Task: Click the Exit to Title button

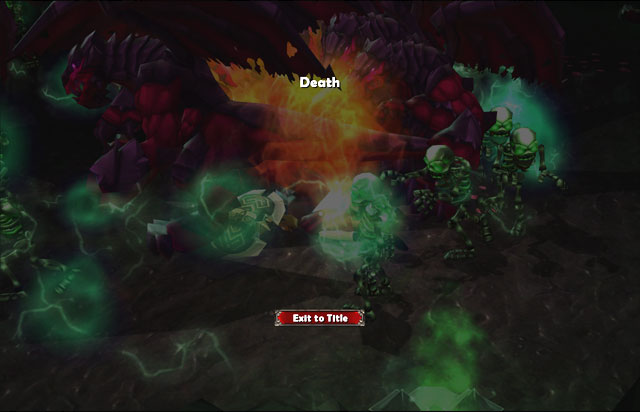Action: (x=319, y=318)
